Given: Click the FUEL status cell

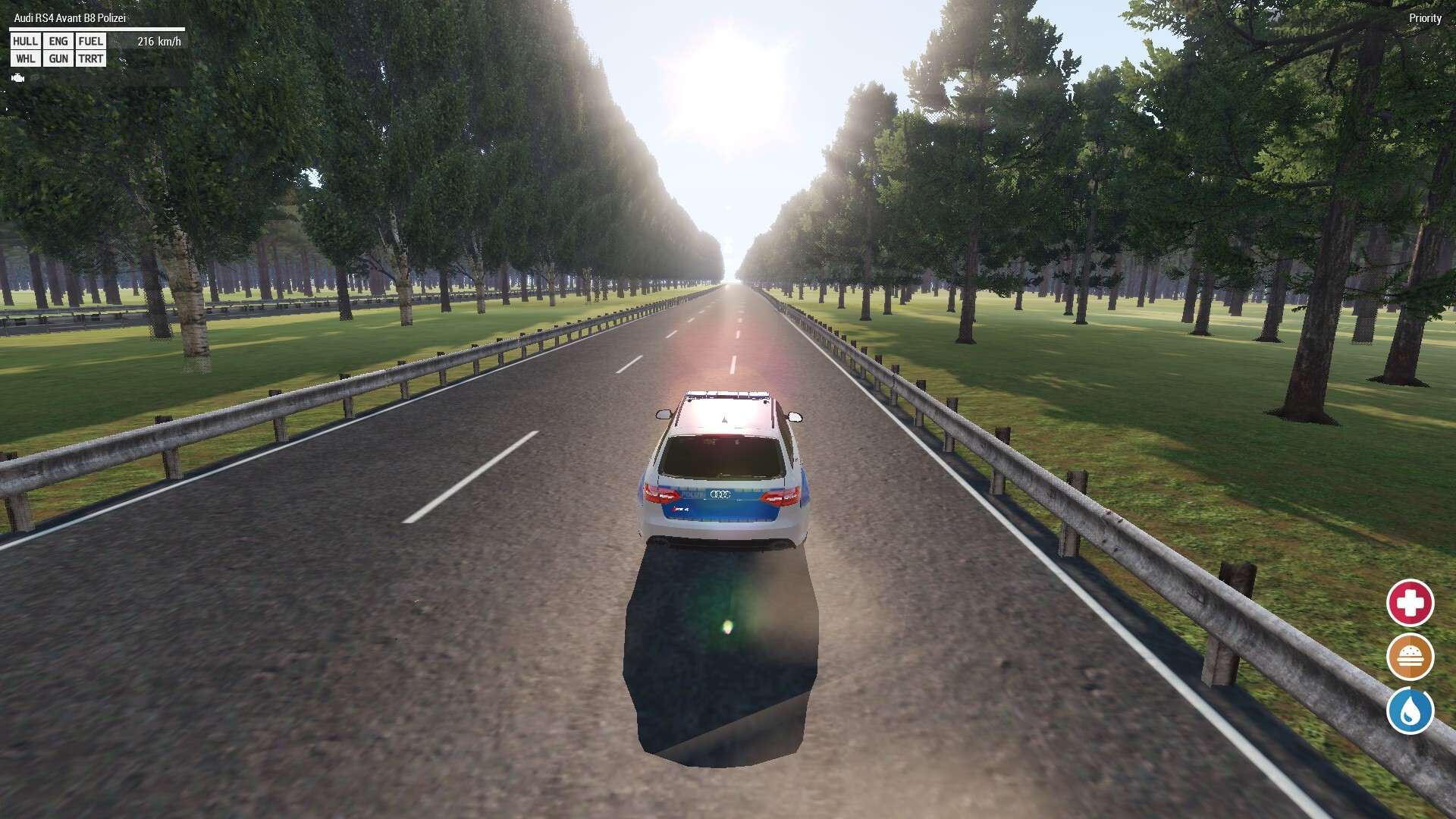Looking at the screenshot, I should (x=90, y=41).
